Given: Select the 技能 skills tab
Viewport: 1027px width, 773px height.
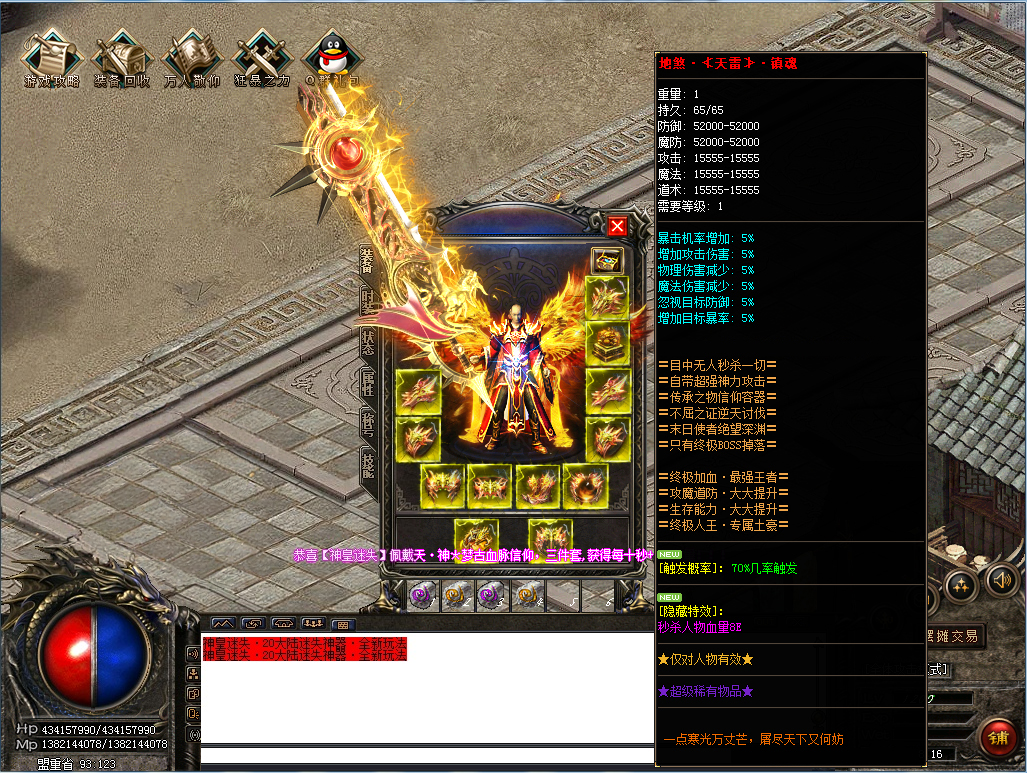Looking at the screenshot, I should pyautogui.click(x=367, y=465).
